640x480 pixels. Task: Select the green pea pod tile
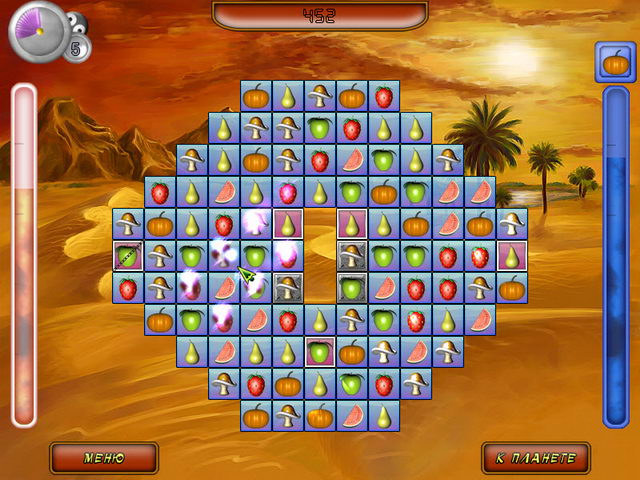click(x=128, y=256)
